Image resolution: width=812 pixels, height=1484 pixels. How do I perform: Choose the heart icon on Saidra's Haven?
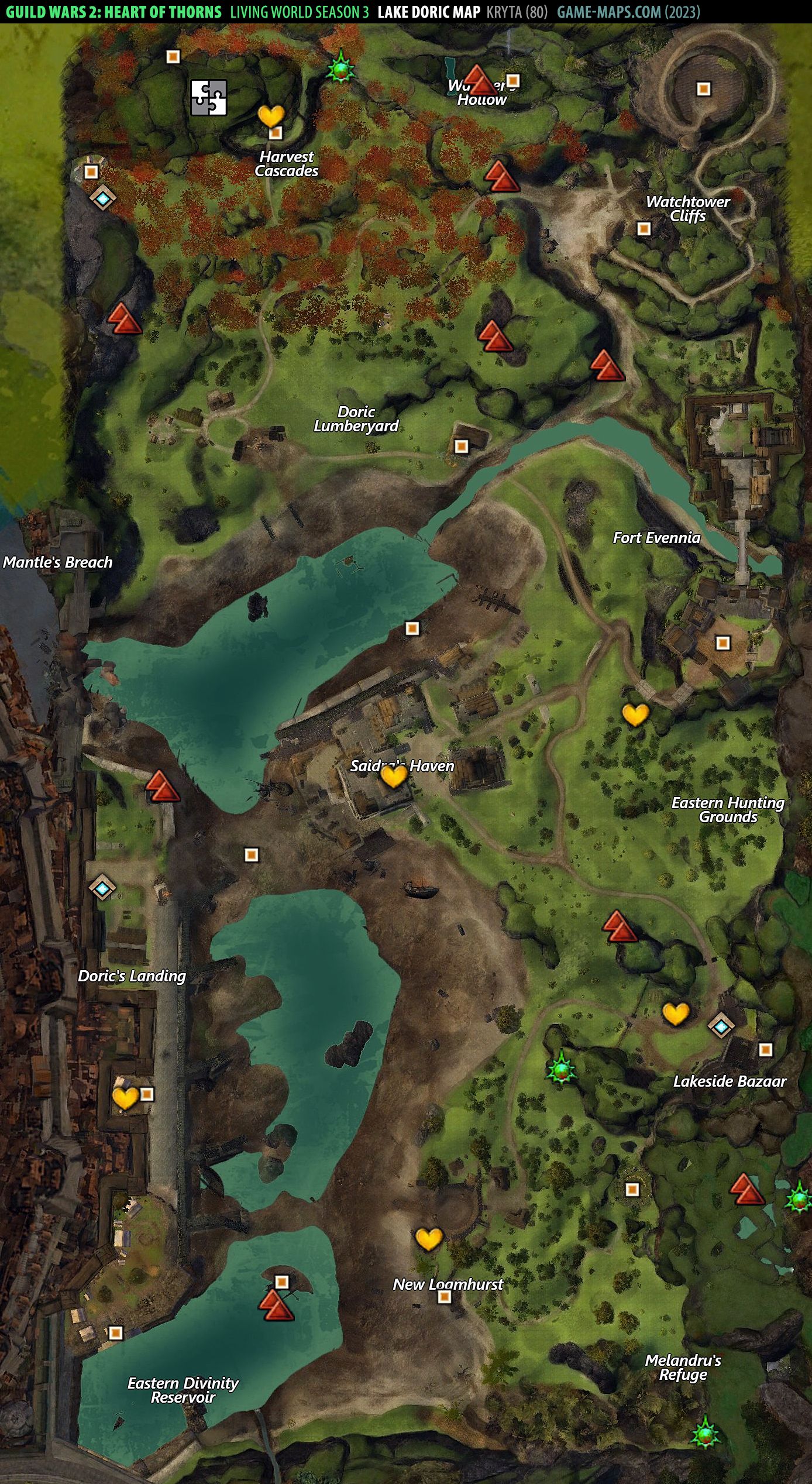pos(393,776)
